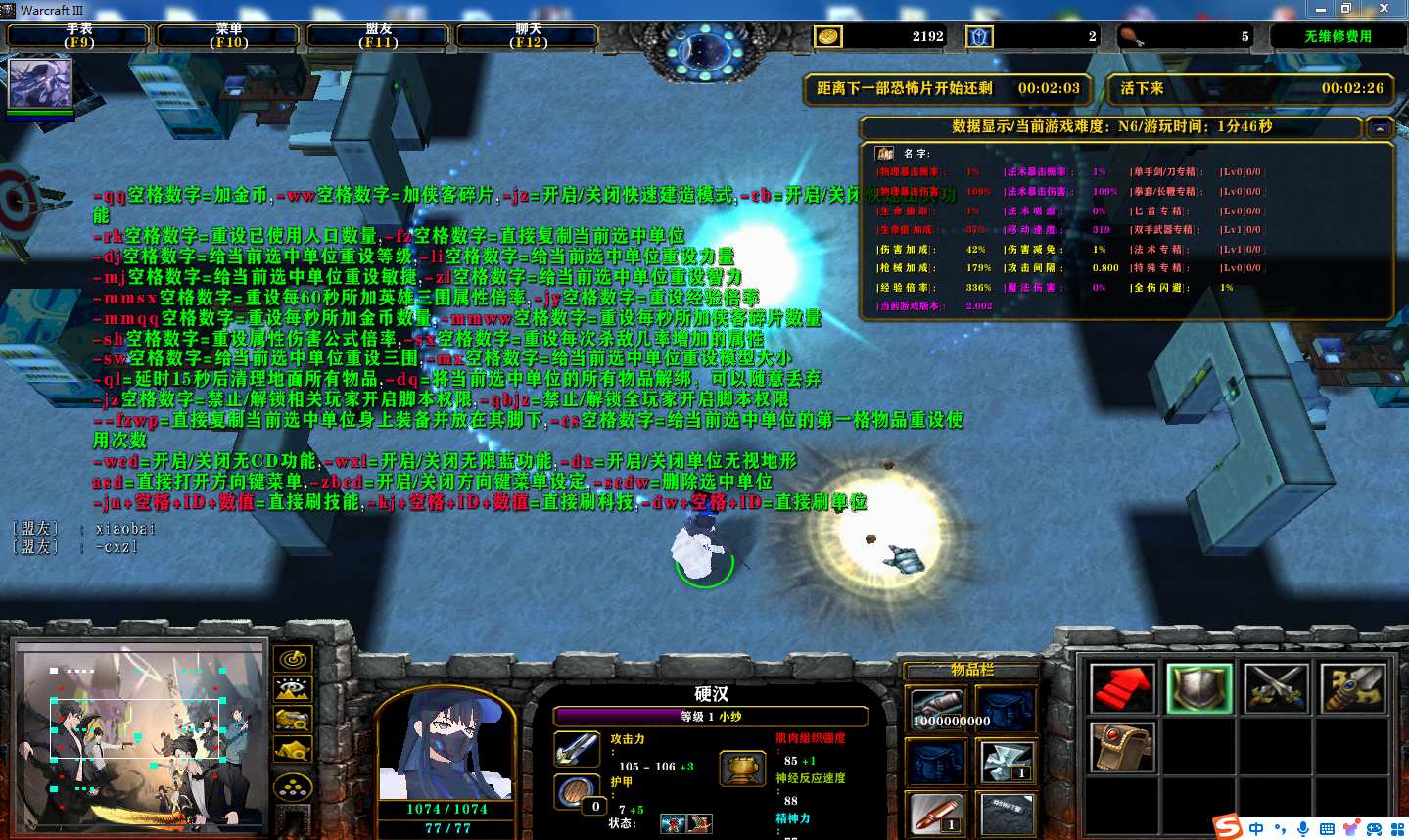Click the 3D unit portrait of 硬汉

(446, 746)
